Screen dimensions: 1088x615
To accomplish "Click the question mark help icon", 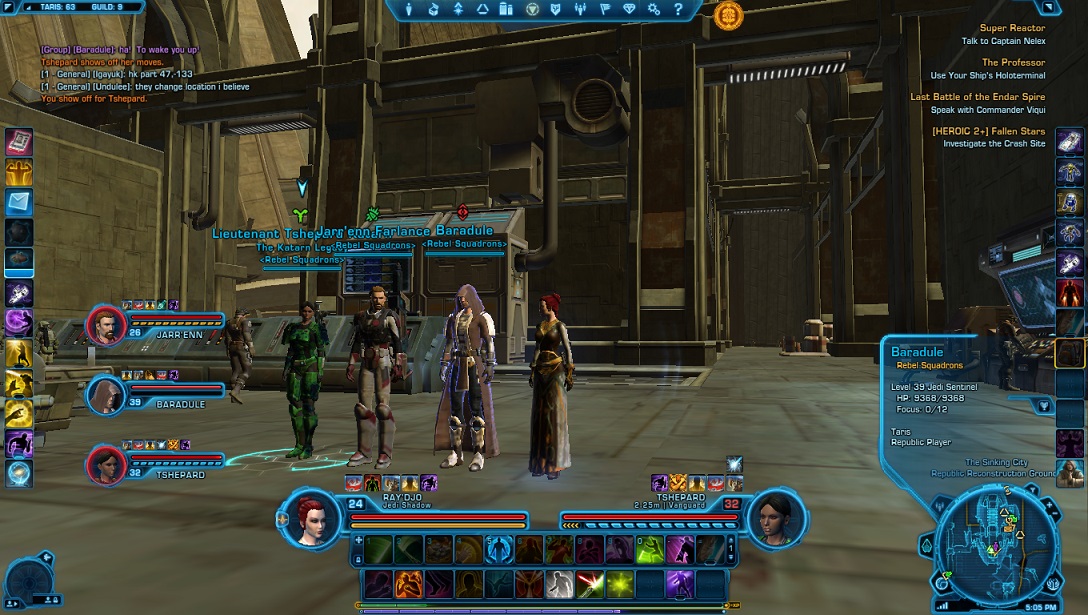I will click(679, 9).
